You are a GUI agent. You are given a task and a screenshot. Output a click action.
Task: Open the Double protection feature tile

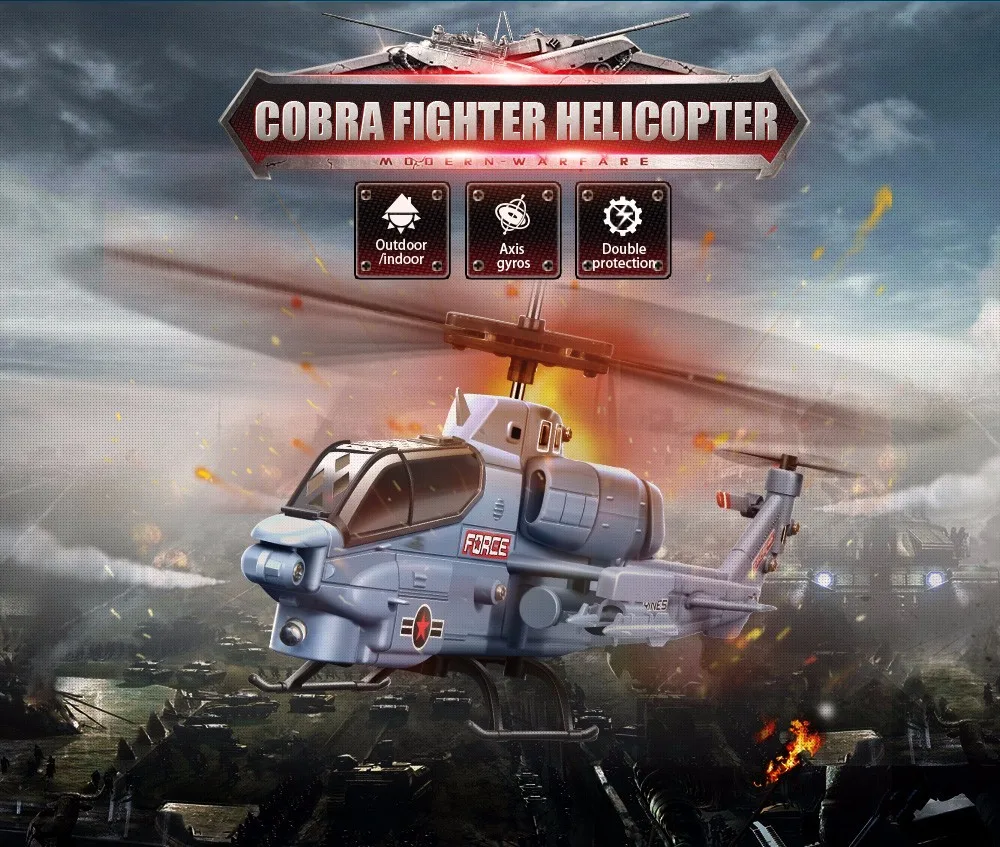[623, 230]
